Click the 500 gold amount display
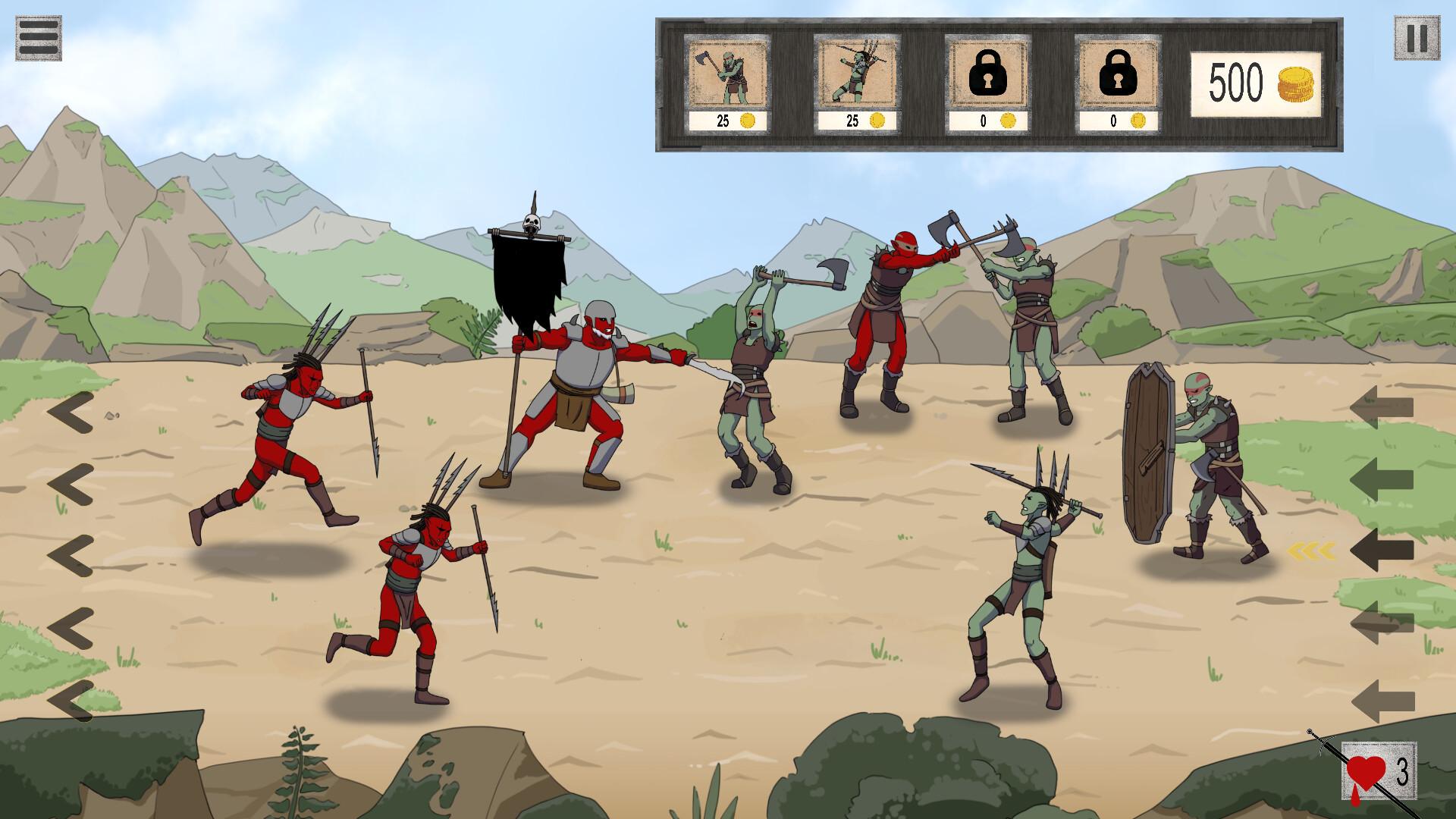The width and height of the screenshot is (1456, 819). 1236,81
